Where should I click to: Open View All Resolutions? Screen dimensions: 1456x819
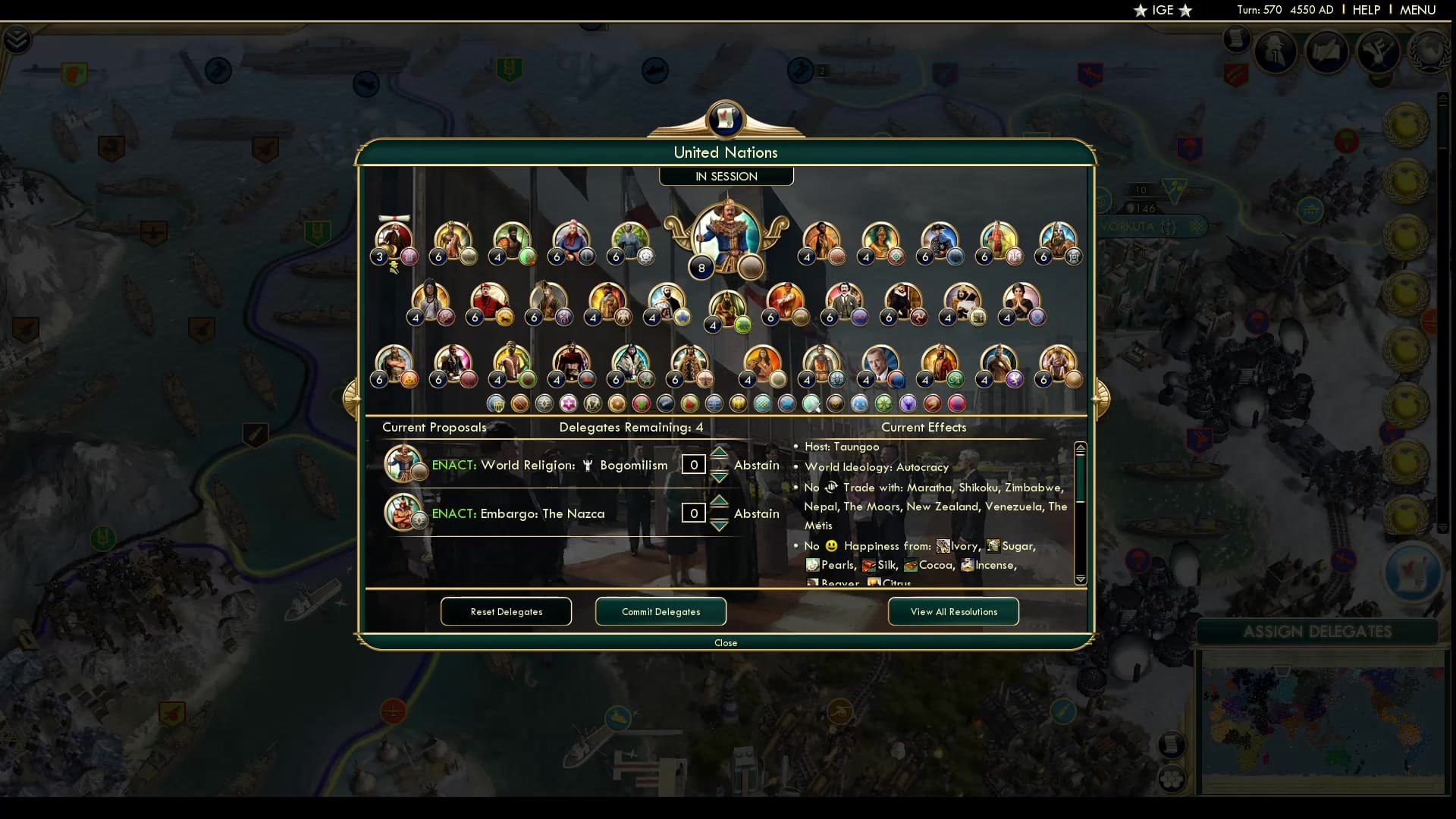(x=952, y=611)
